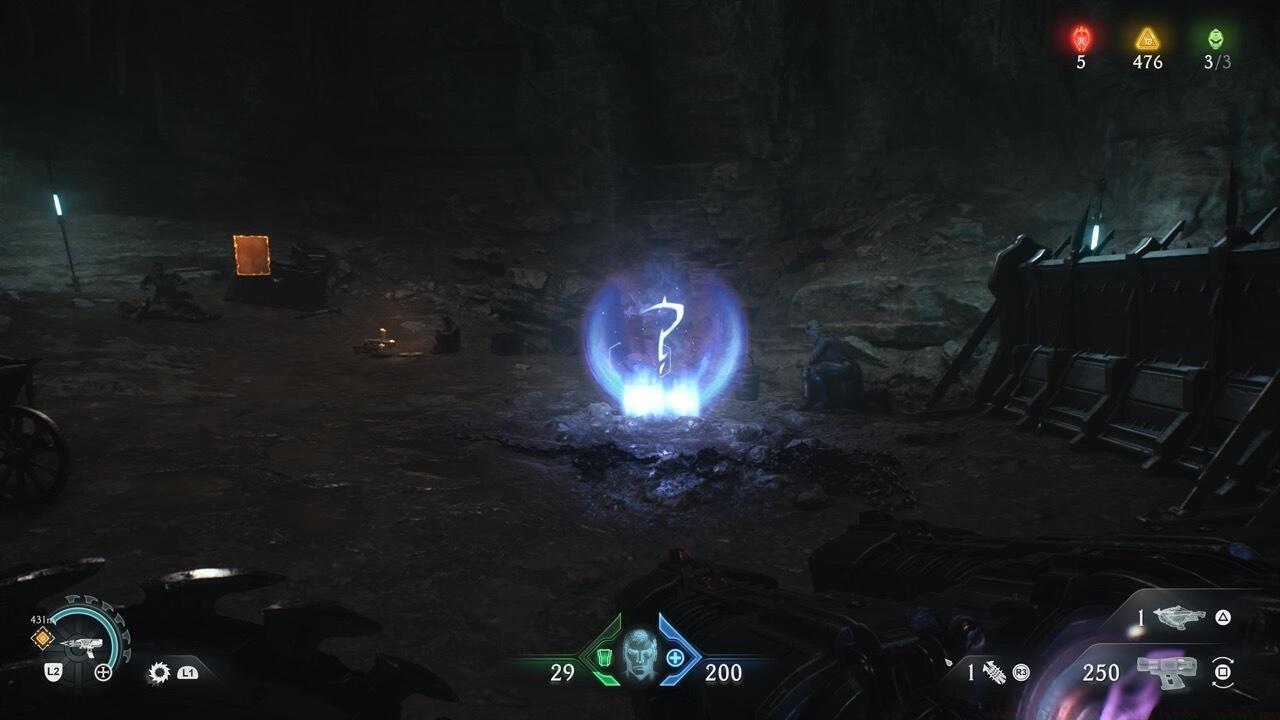This screenshot has width=1280, height=720.
Task: Click the gold triangle currency icon
Action: (1147, 39)
